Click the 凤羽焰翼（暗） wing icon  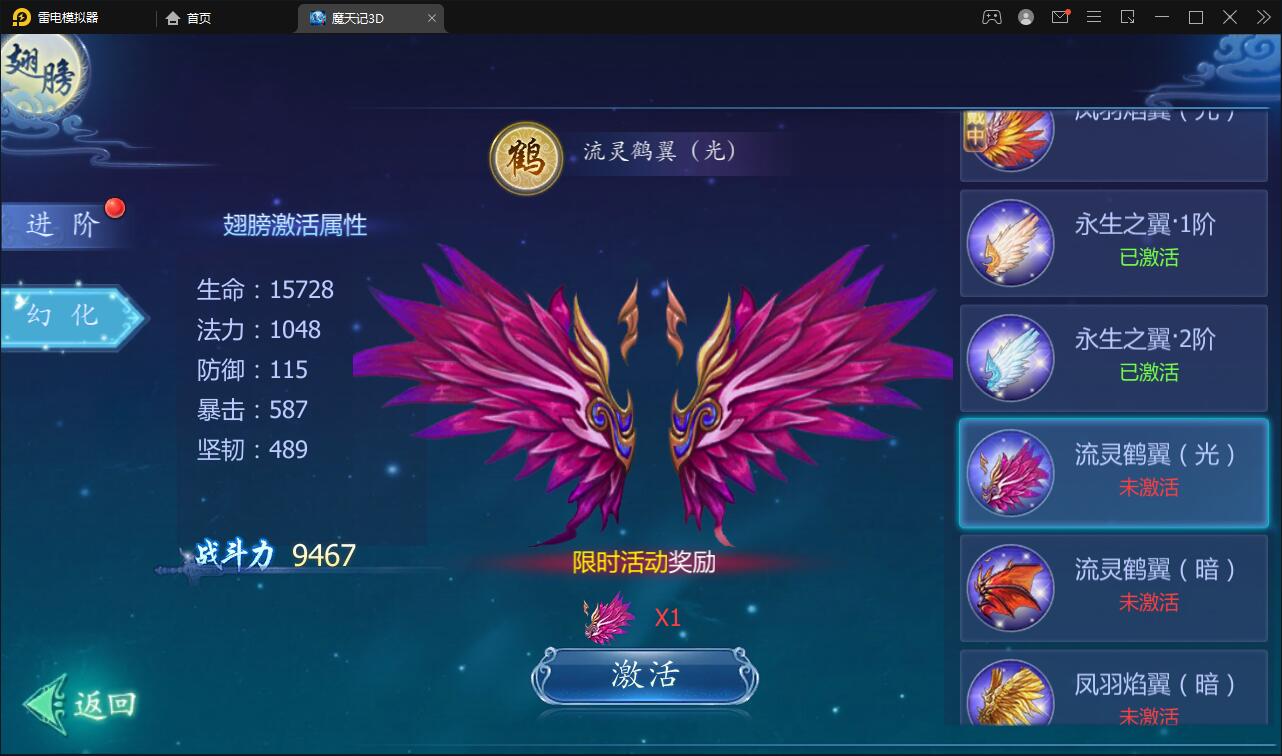[1009, 695]
